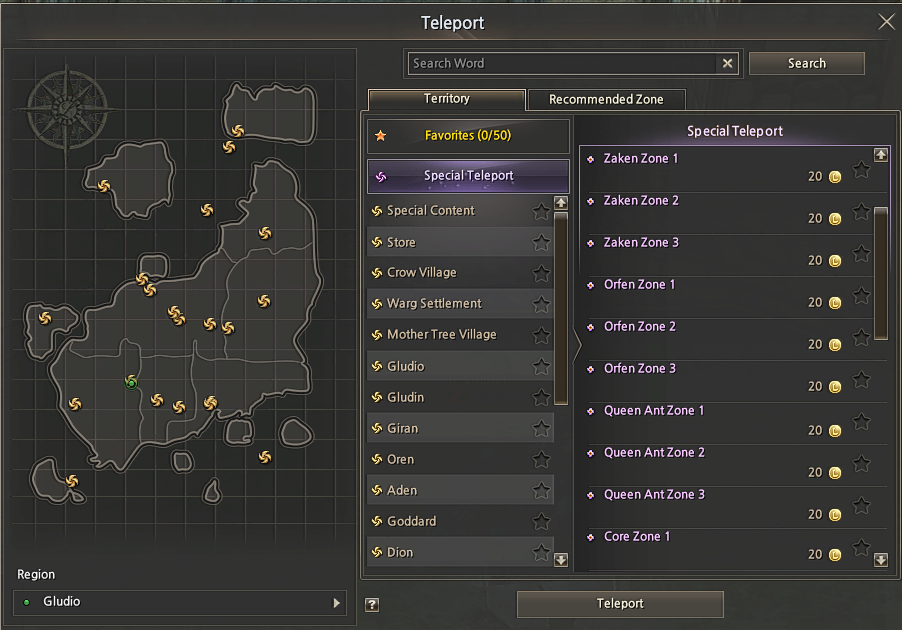Close the Teleport window
The height and width of the screenshot is (630, 902).
coord(886,22)
